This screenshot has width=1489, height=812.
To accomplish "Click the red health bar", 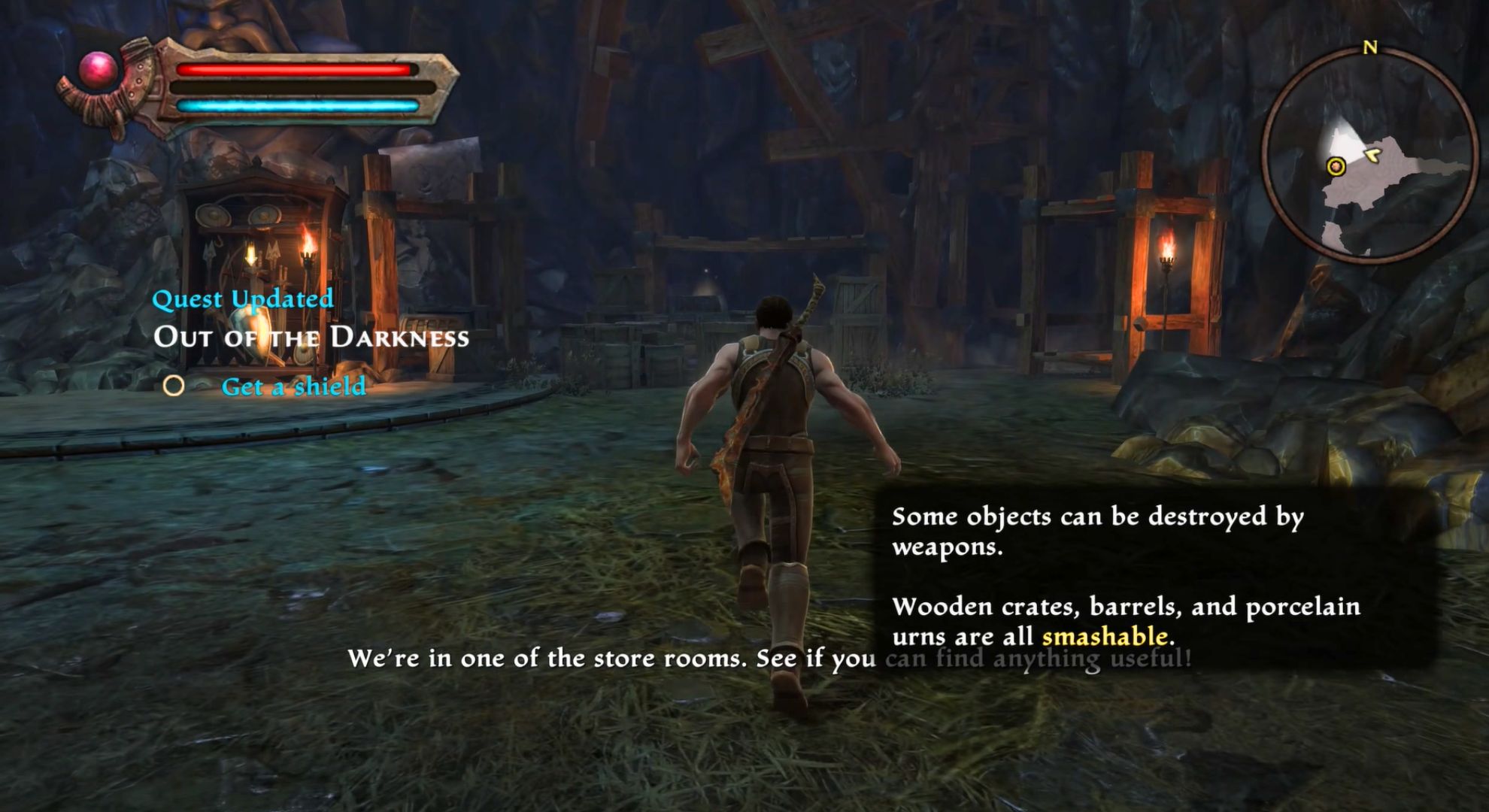I will [293, 70].
